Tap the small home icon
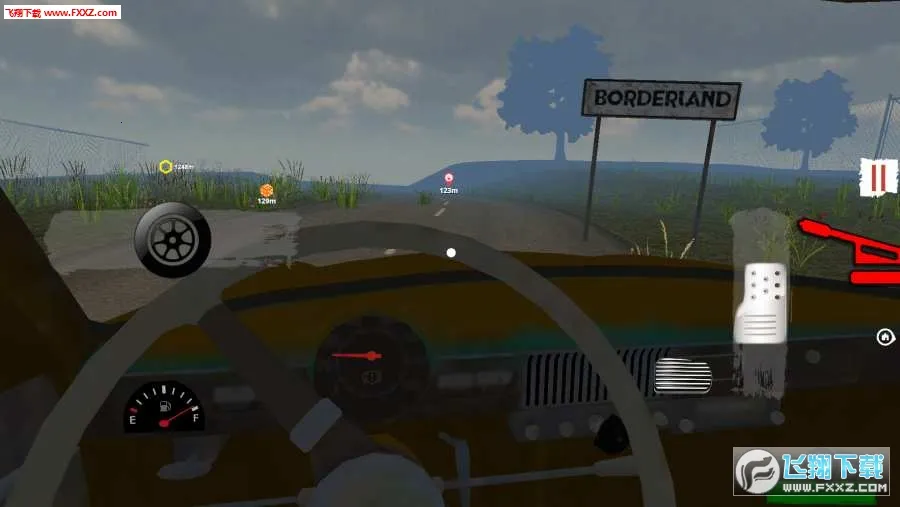The height and width of the screenshot is (507, 900). click(885, 336)
